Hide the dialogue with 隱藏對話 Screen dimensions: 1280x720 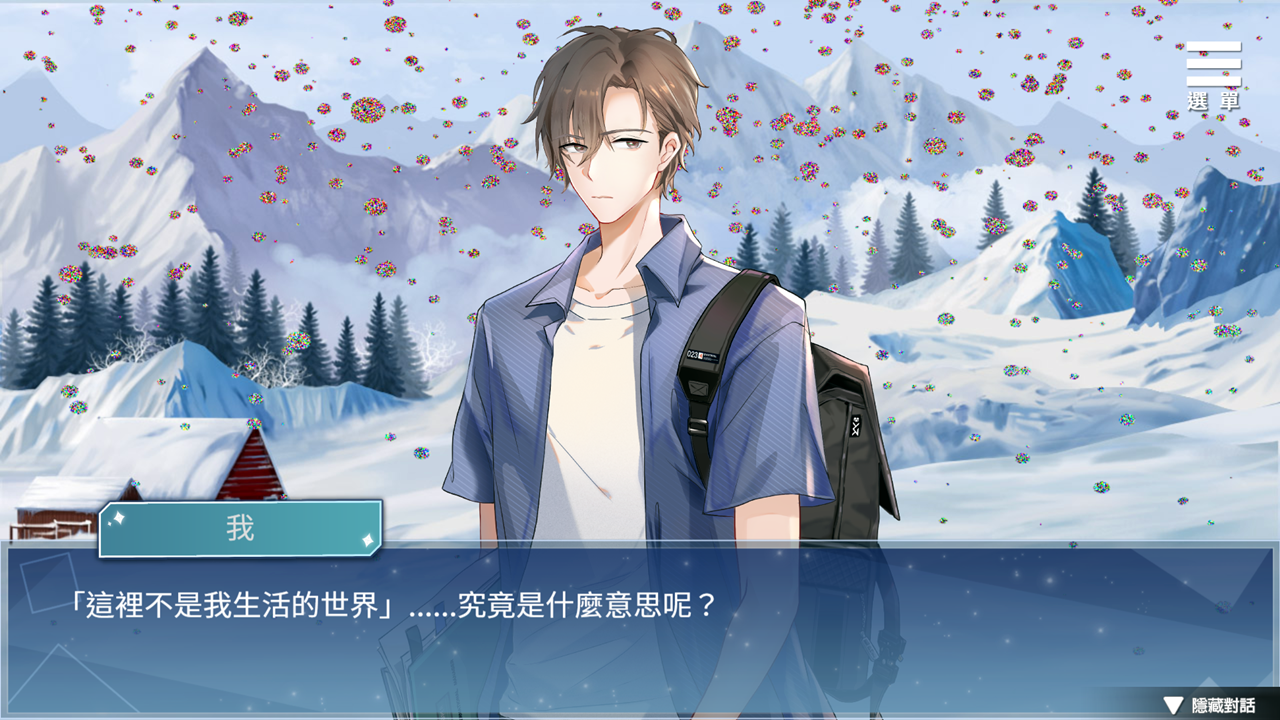coord(1210,705)
